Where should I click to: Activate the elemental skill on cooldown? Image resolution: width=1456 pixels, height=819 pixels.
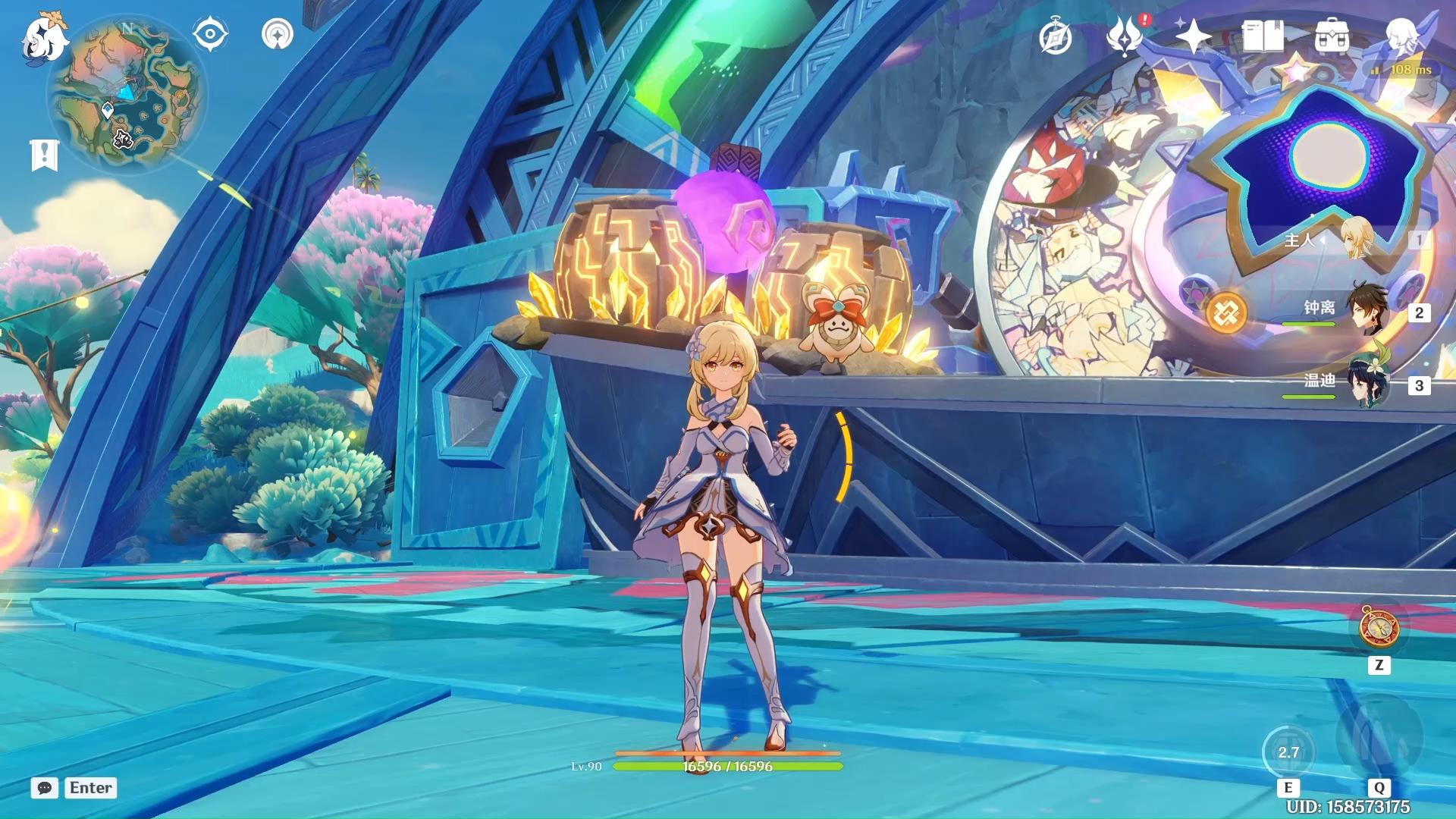(x=1288, y=752)
